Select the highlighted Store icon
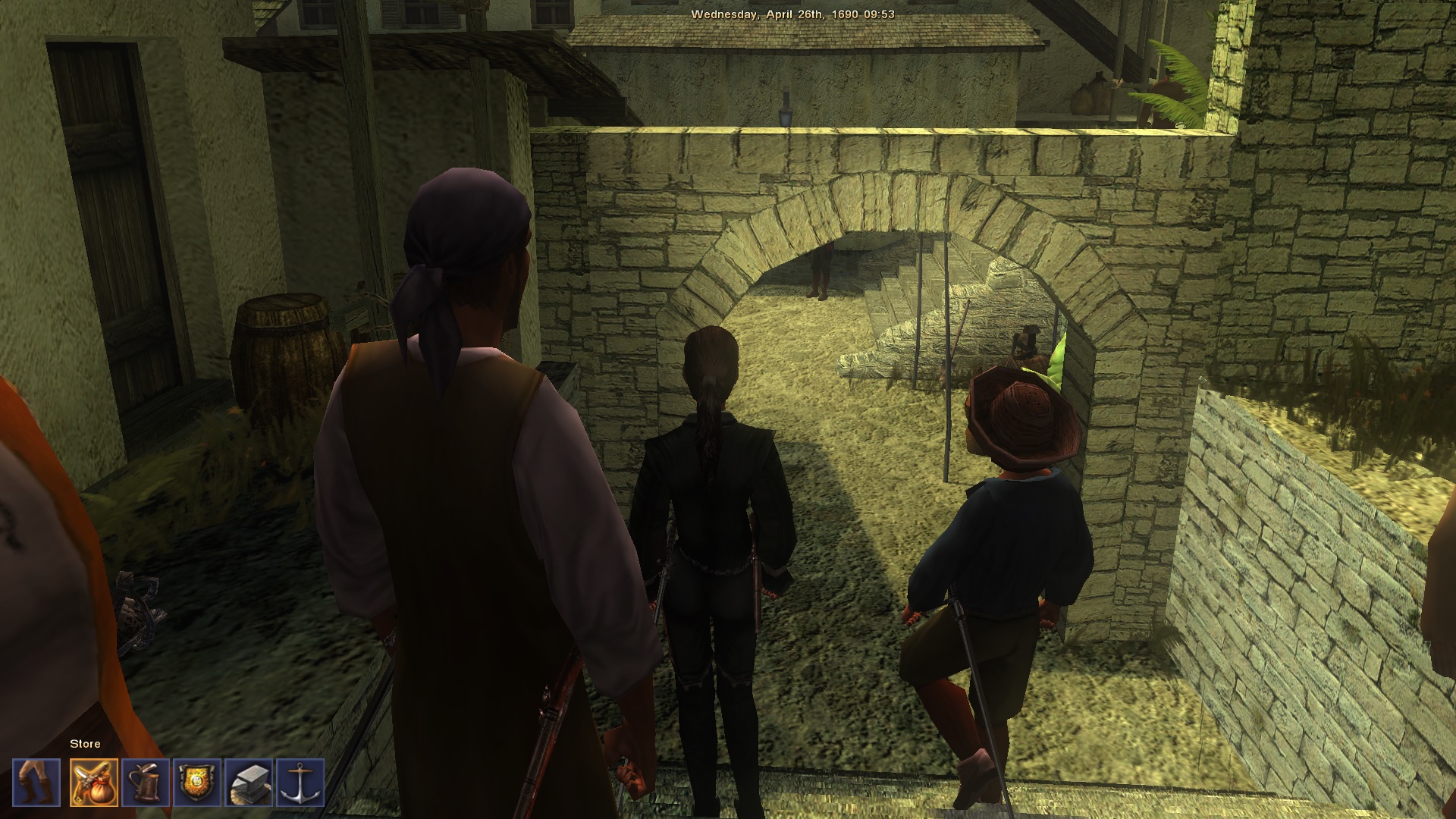This screenshot has width=1456, height=819. pos(94,783)
